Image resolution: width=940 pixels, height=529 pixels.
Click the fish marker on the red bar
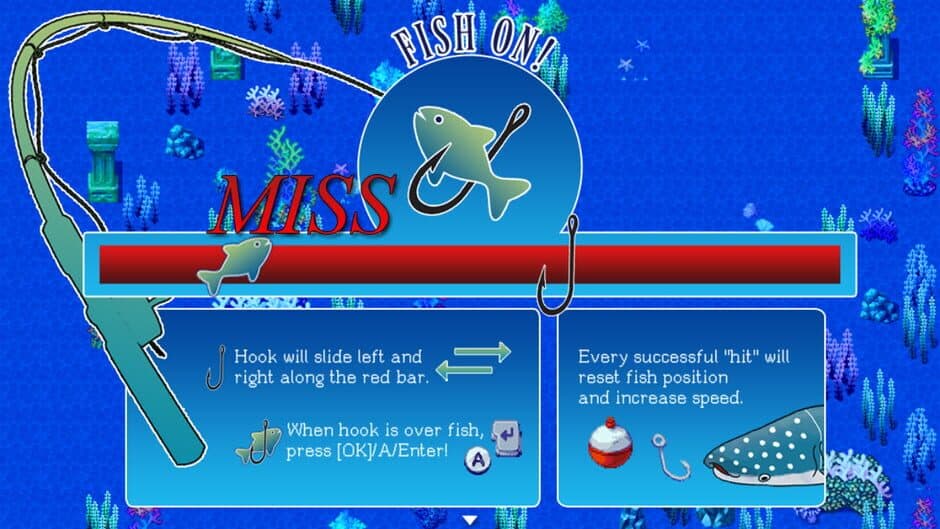234,264
